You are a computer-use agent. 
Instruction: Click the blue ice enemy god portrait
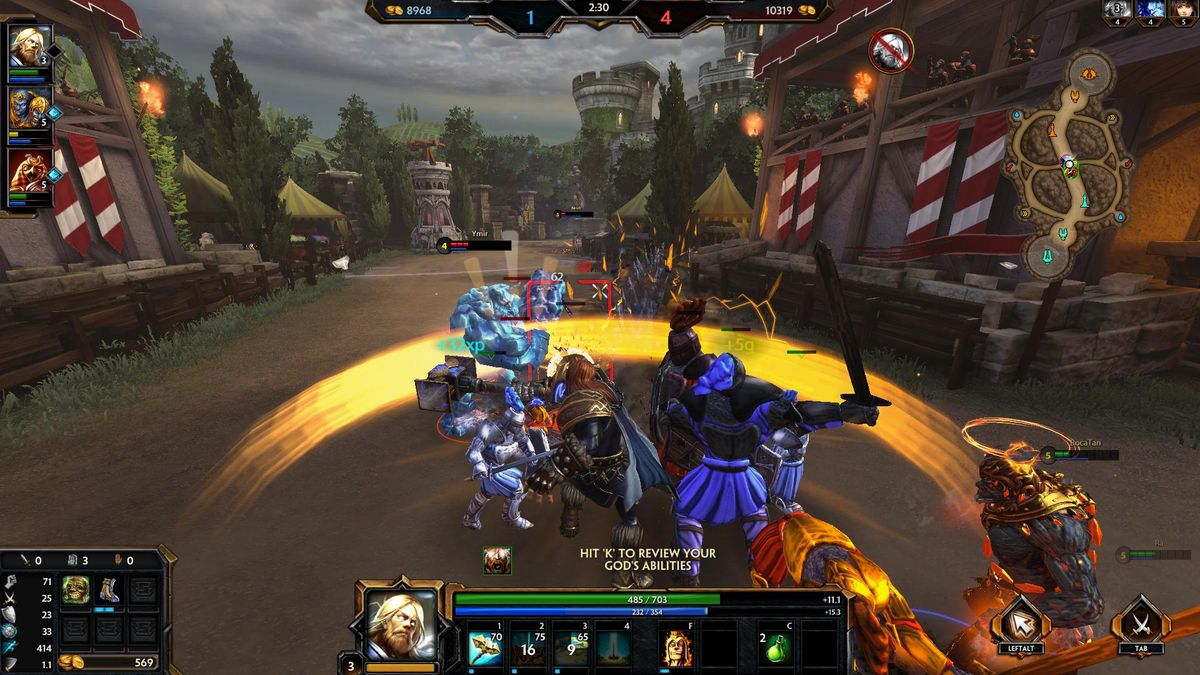tap(1149, 10)
